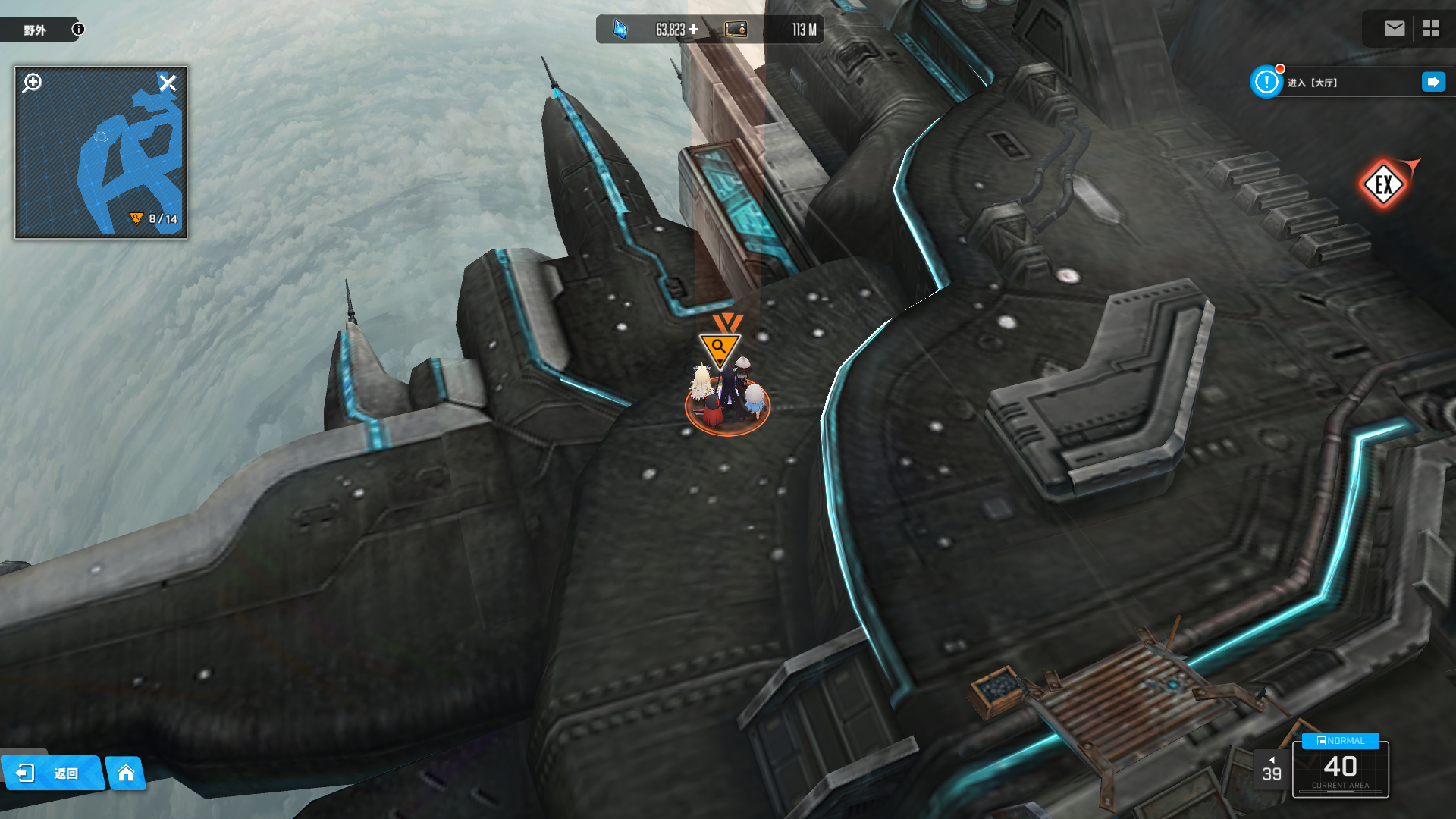Activate the EX diamond button
Screen dimensions: 1456x819
point(1383,184)
